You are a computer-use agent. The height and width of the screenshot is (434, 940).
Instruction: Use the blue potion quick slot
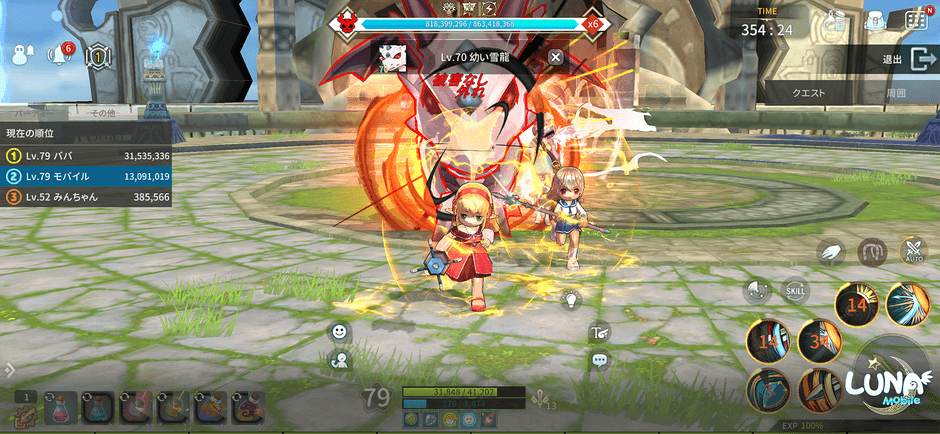coord(96,406)
